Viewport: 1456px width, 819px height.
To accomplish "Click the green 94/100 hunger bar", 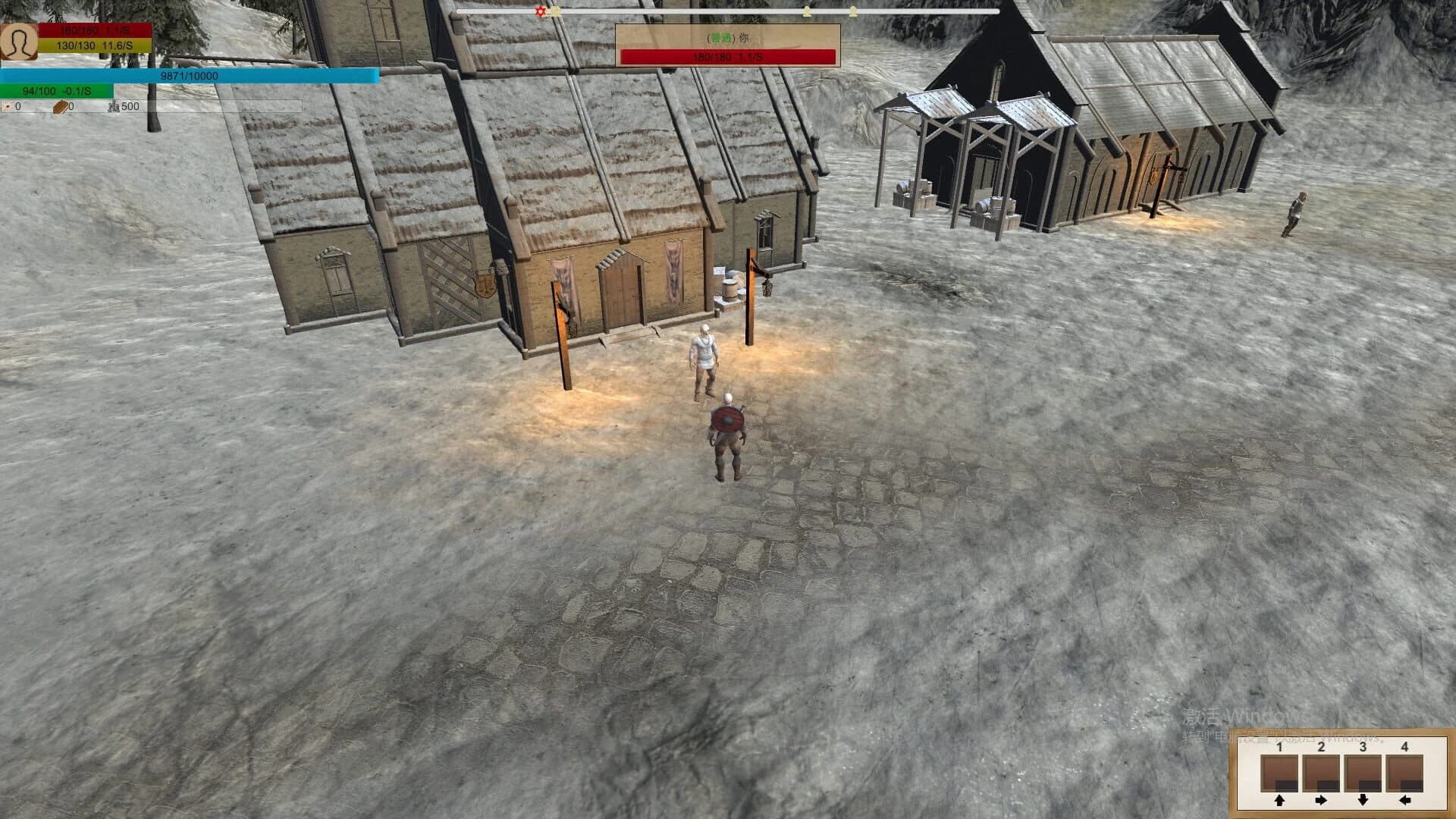I will point(57,90).
